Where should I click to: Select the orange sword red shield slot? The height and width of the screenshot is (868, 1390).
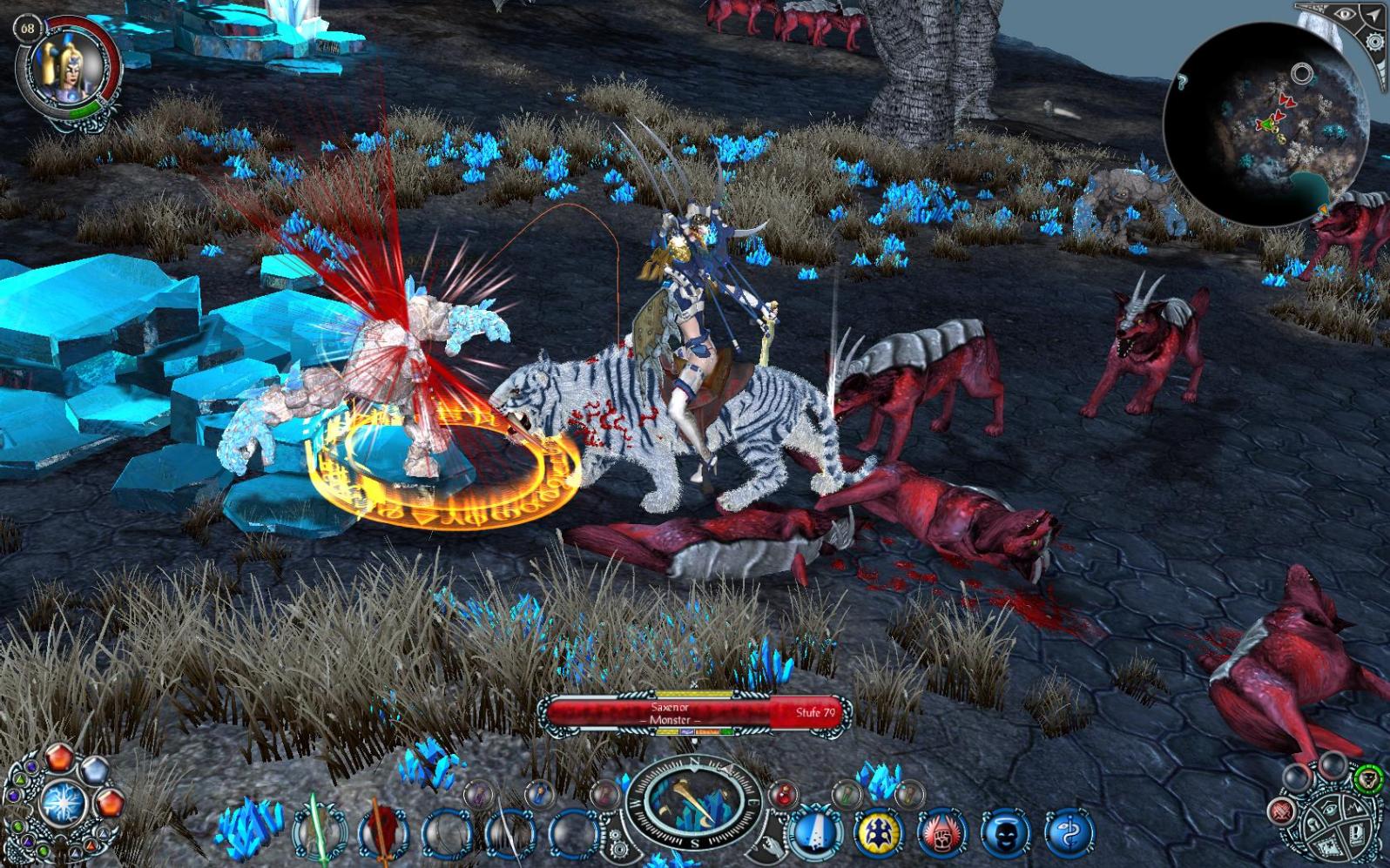pyautogui.click(x=382, y=831)
